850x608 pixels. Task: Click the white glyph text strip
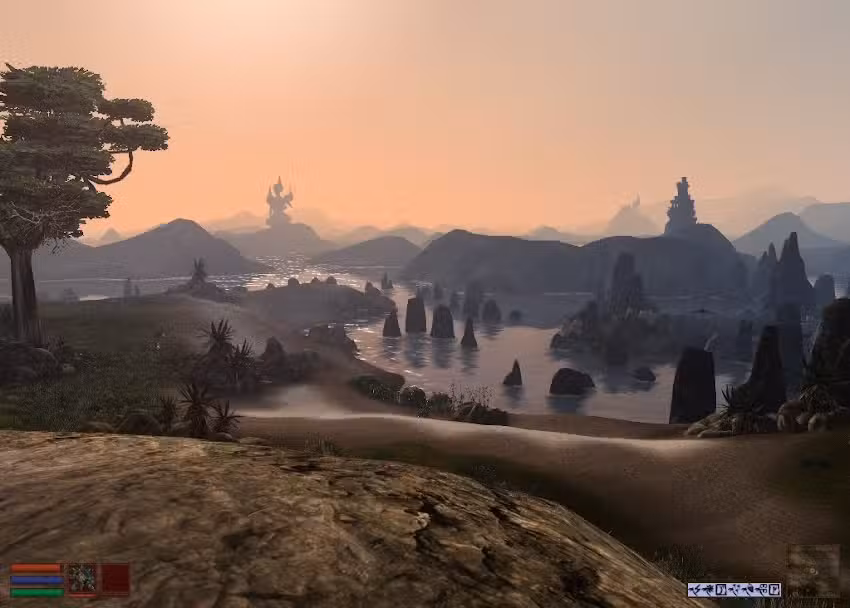pos(733,589)
